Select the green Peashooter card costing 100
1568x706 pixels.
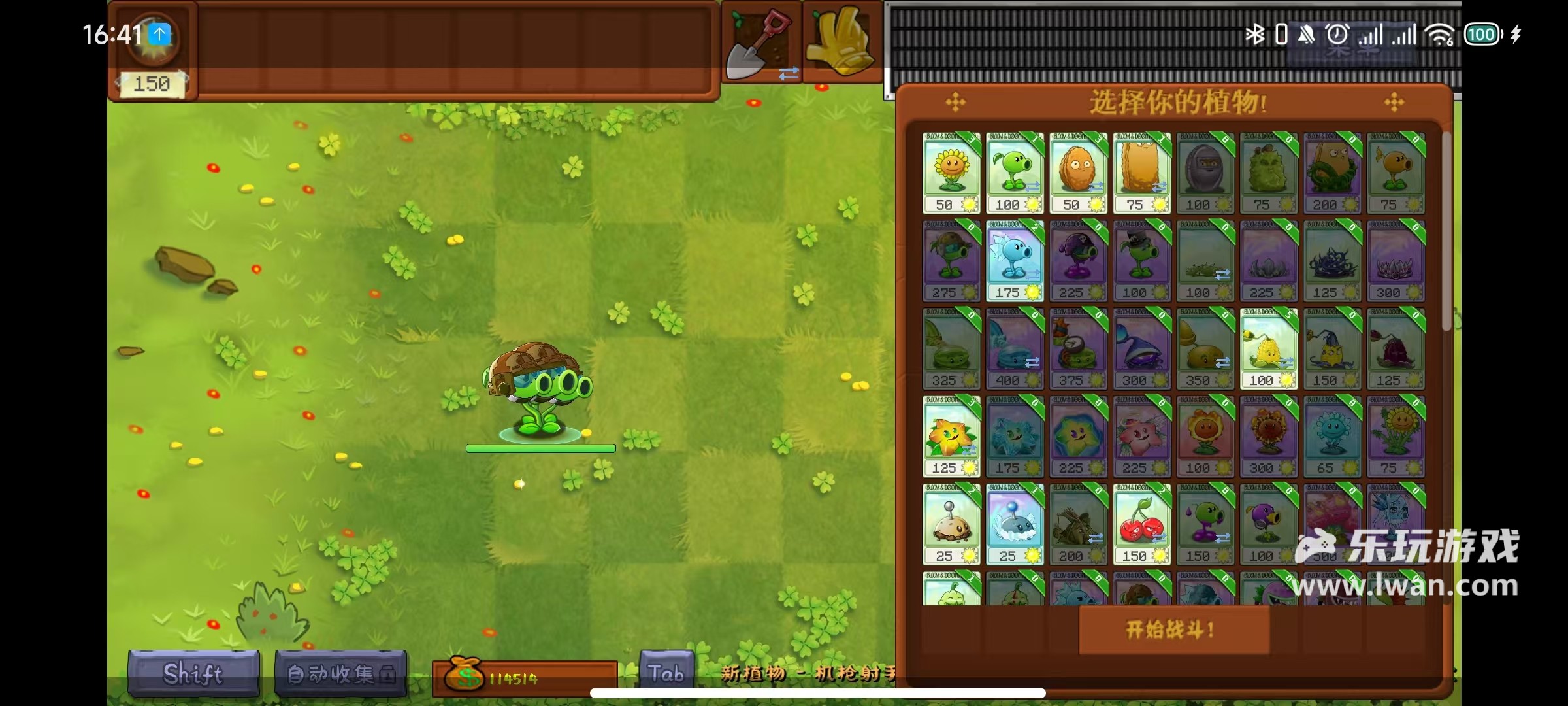click(1014, 173)
